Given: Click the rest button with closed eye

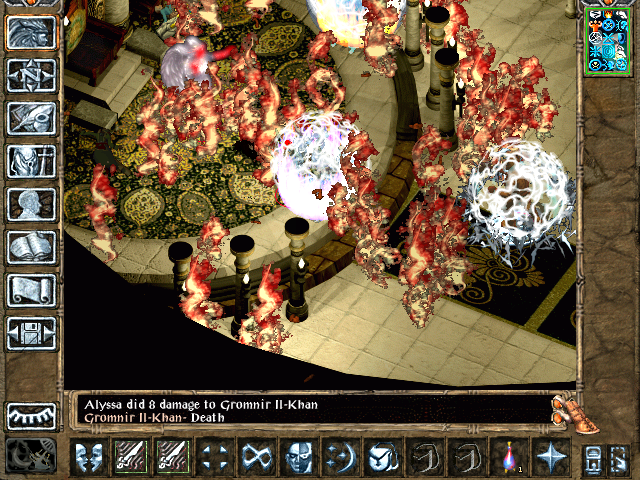Looking at the screenshot, I should pos(31,415).
